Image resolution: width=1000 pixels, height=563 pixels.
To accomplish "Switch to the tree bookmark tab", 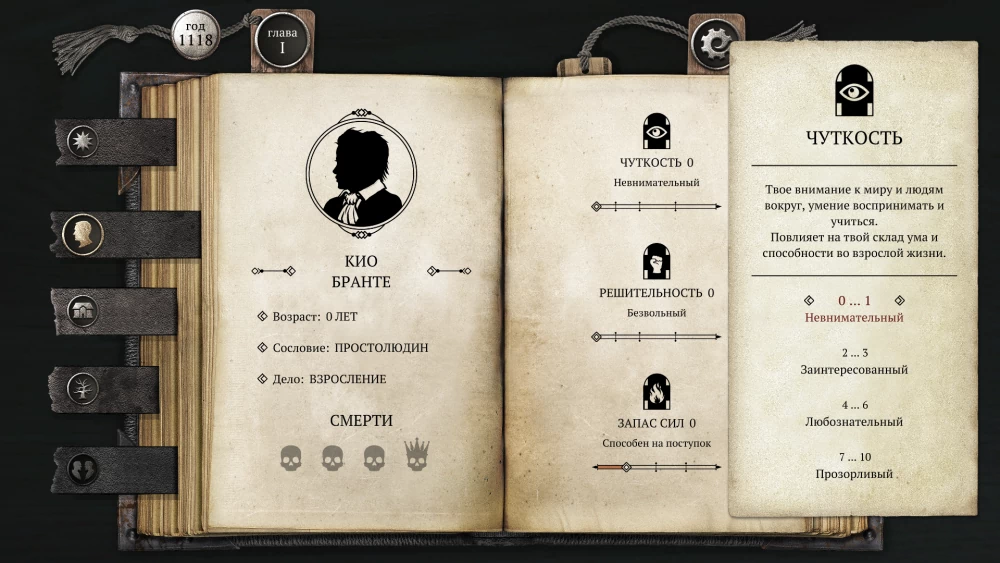I will tap(83, 388).
